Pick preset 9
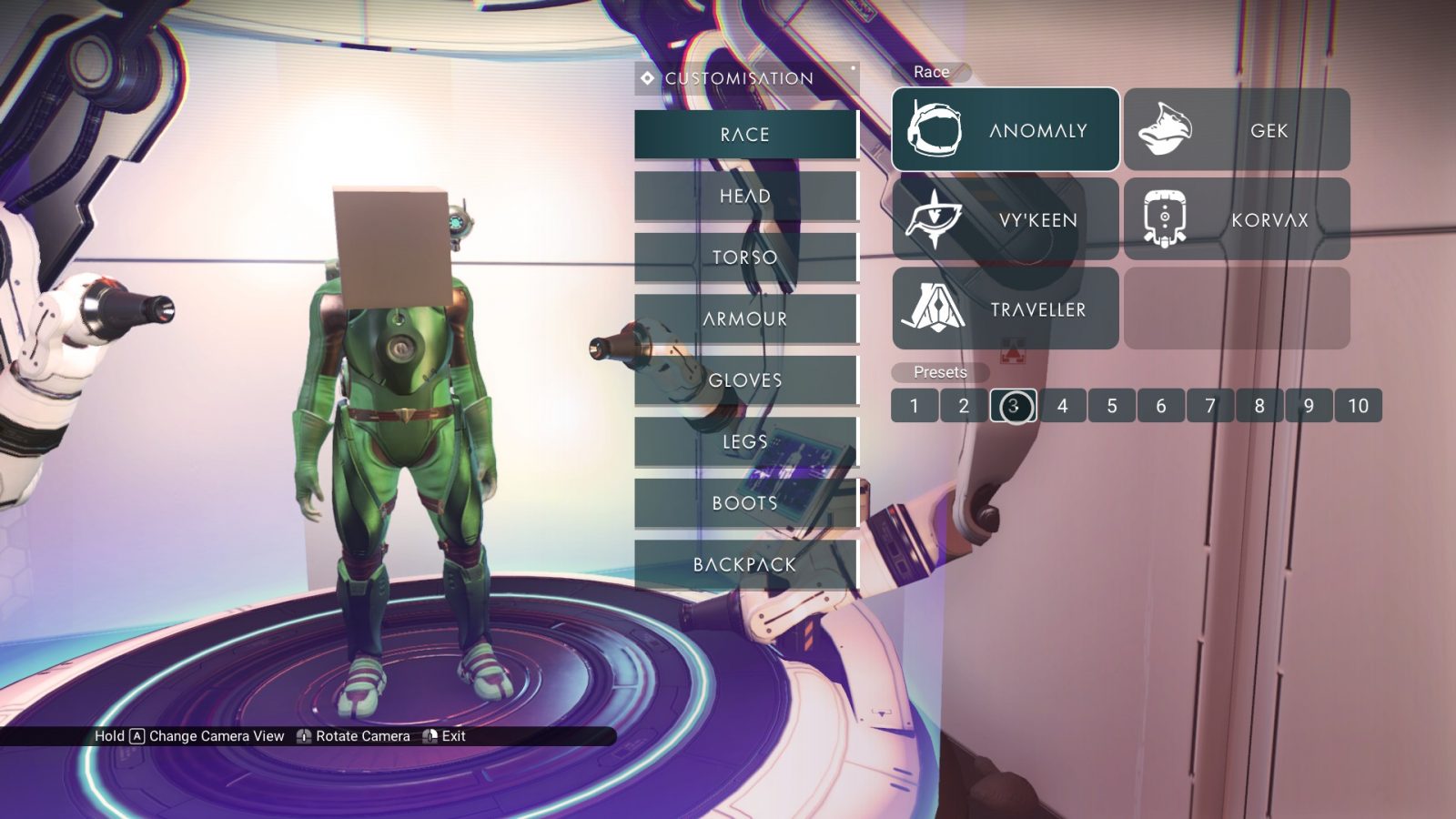This screenshot has height=819, width=1456. click(x=1309, y=406)
